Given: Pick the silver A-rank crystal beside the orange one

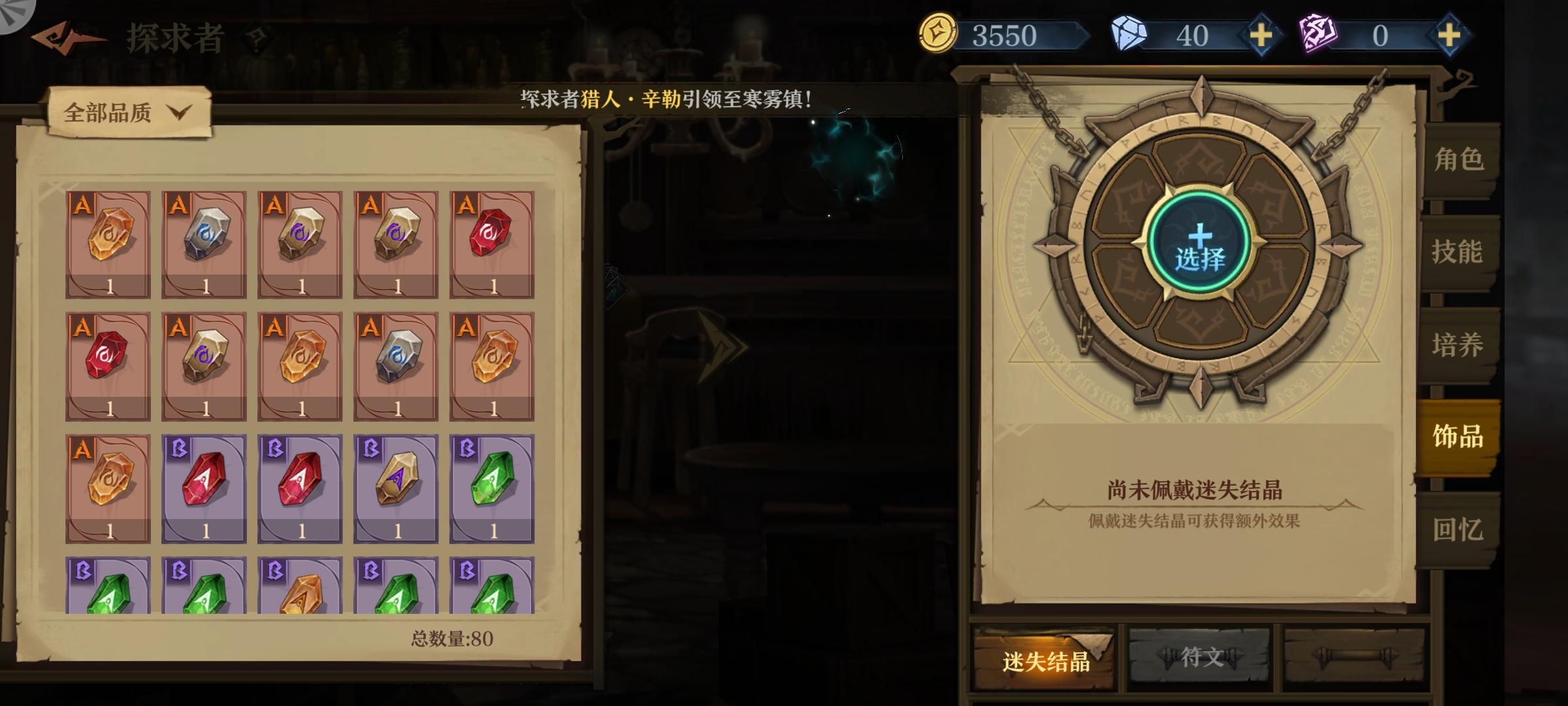Looking at the screenshot, I should pos(204,242).
